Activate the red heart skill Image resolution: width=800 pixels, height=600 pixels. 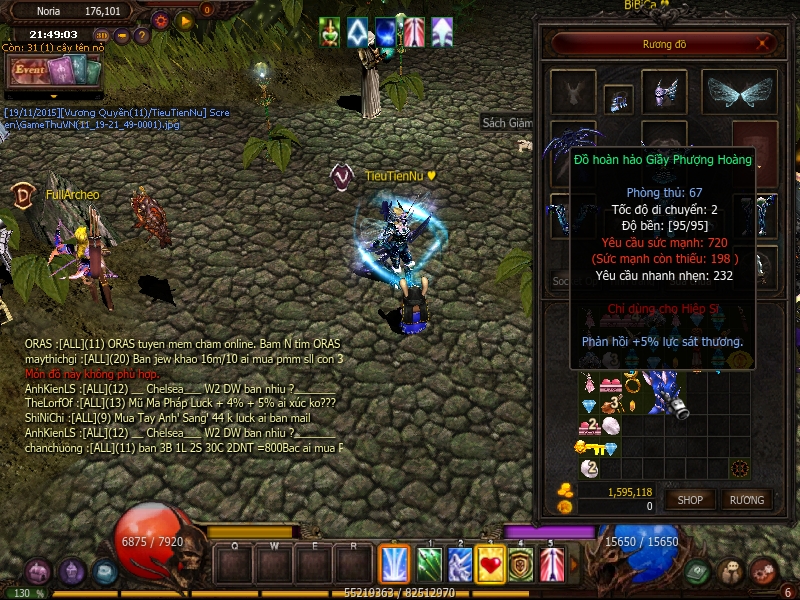490,564
